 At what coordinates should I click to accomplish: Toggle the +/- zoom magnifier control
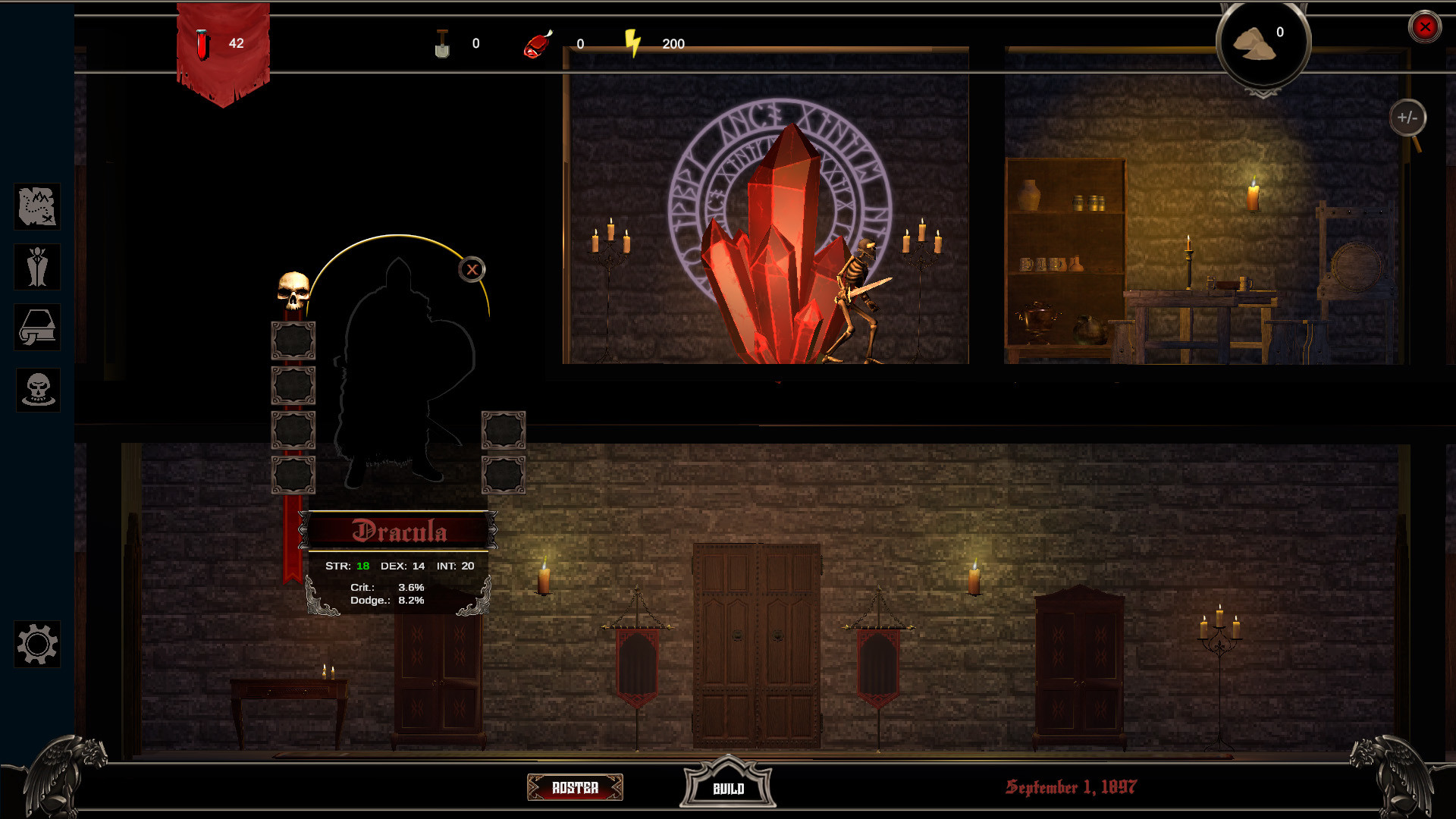point(1408,118)
